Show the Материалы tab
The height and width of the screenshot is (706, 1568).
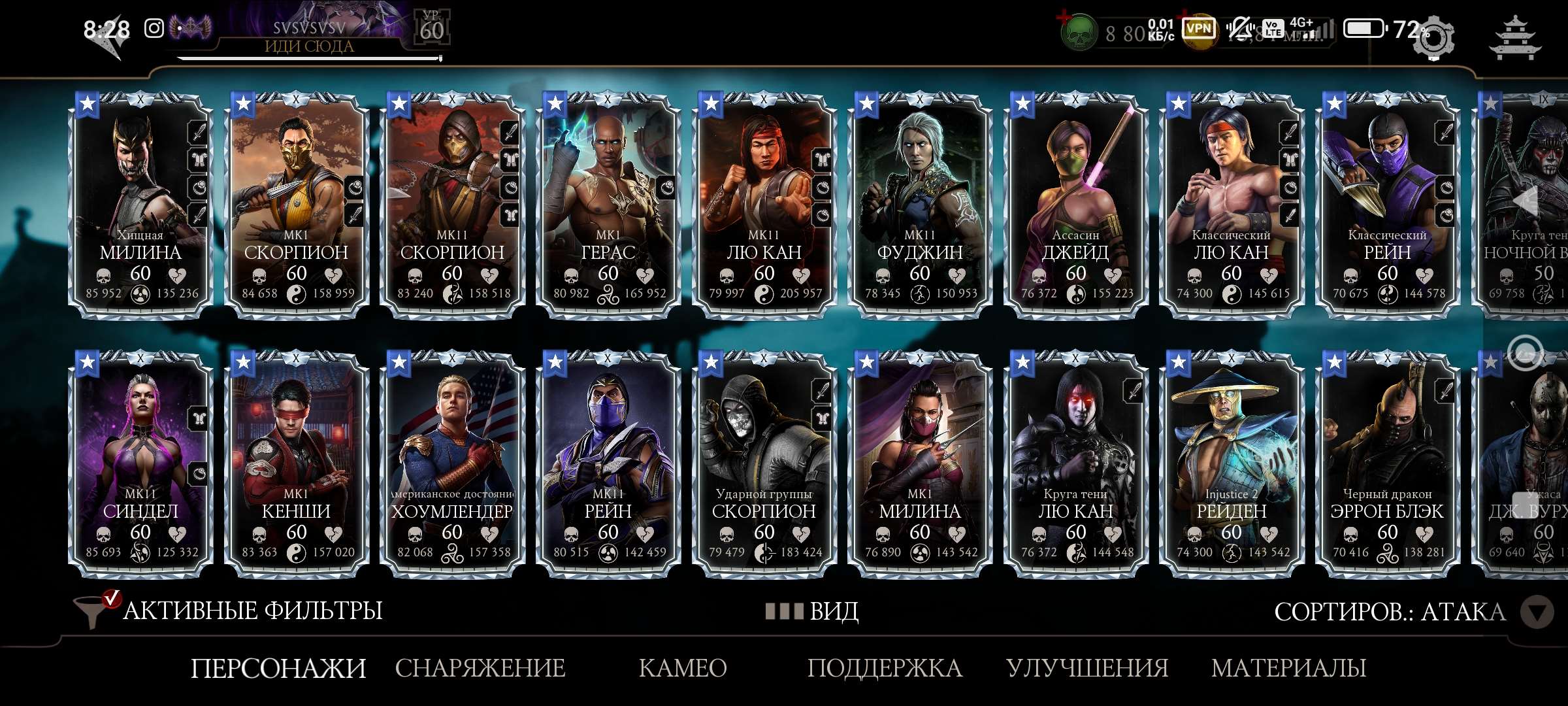pyautogui.click(x=1288, y=668)
